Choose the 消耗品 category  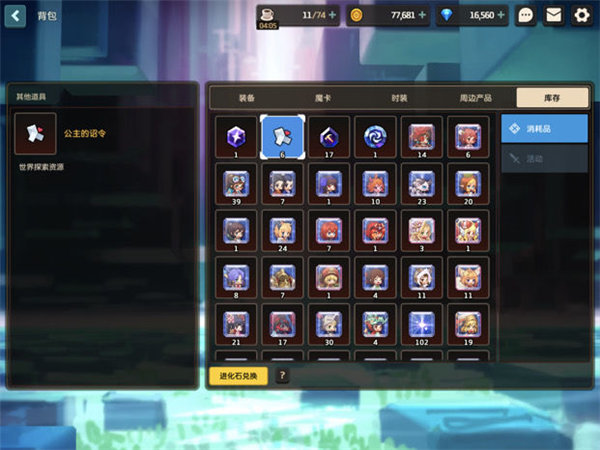544,128
